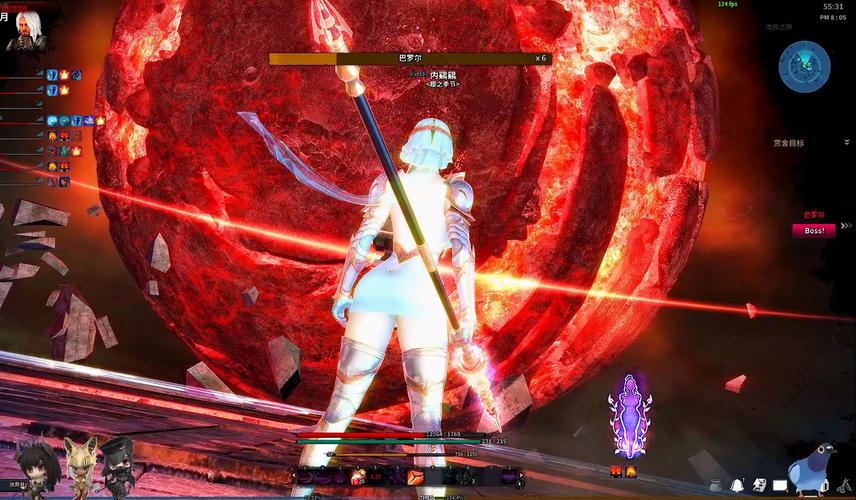Open the circular minimap
Viewport: 856px width, 500px height.
coord(804,67)
